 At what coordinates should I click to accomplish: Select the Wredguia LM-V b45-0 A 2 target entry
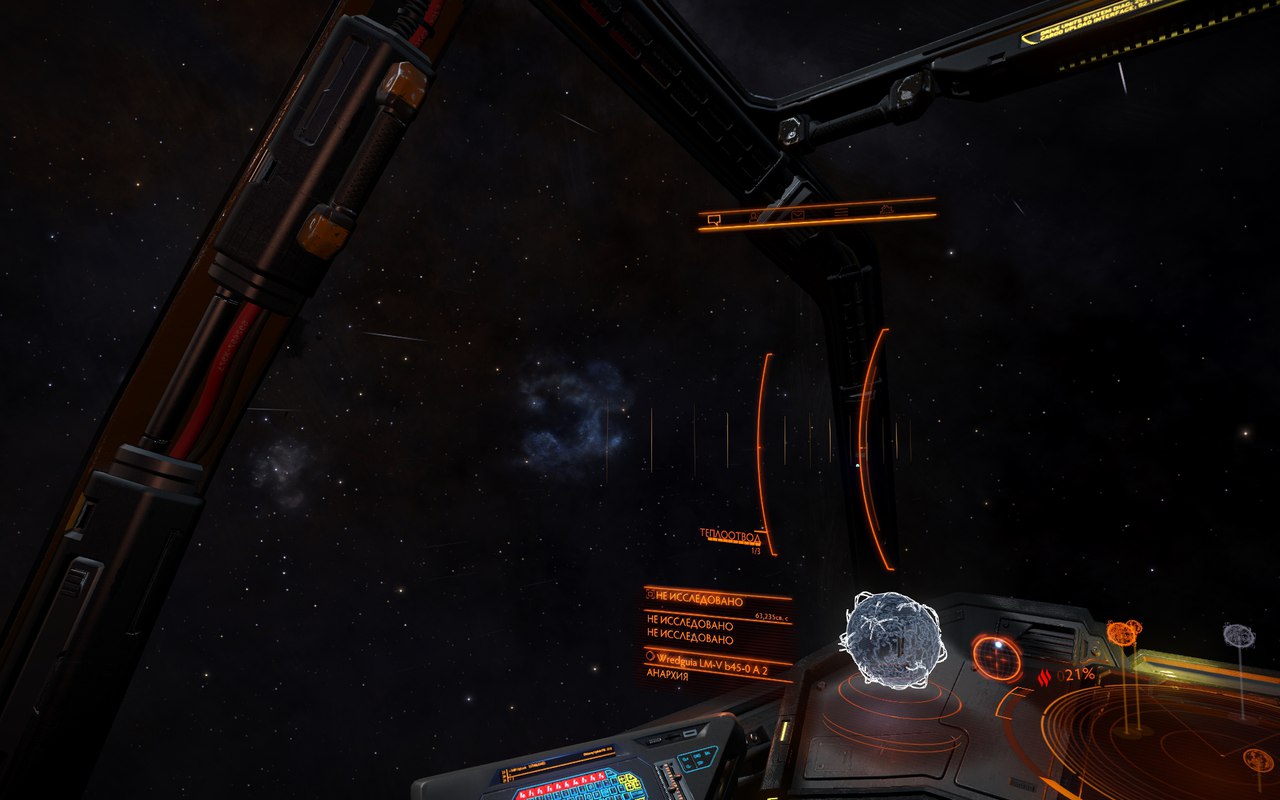coord(716,658)
